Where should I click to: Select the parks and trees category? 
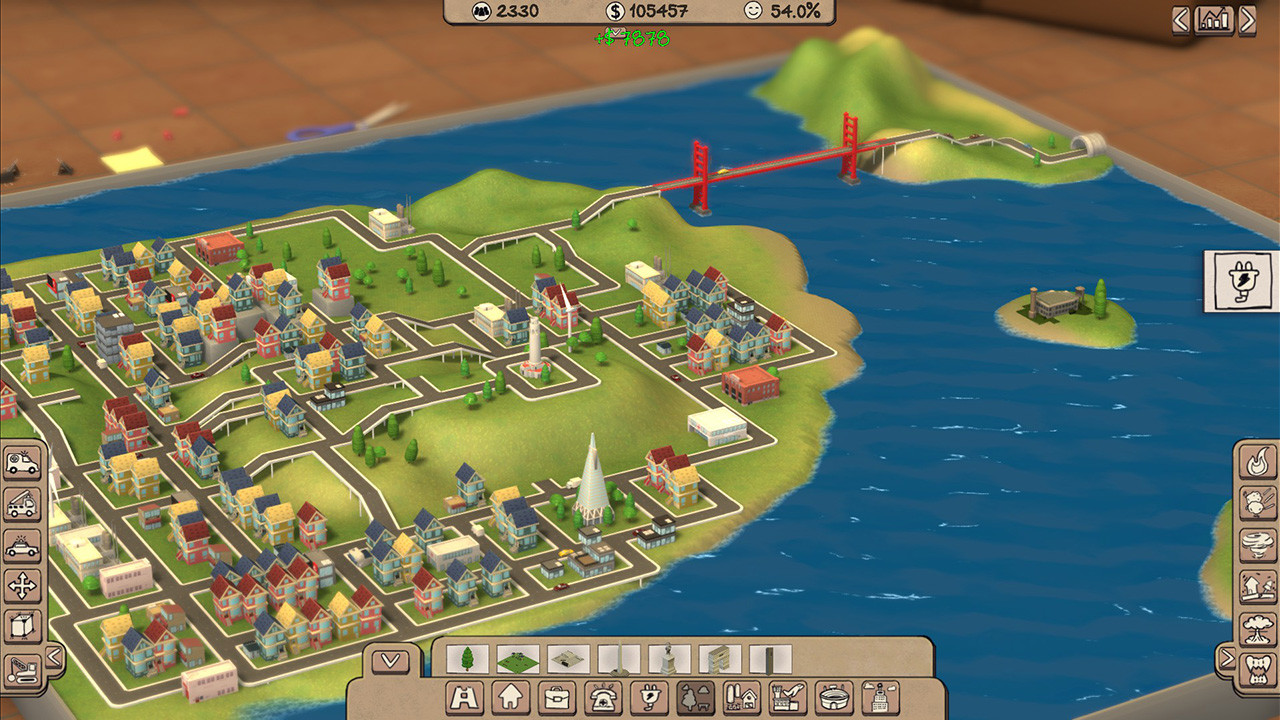coord(697,698)
